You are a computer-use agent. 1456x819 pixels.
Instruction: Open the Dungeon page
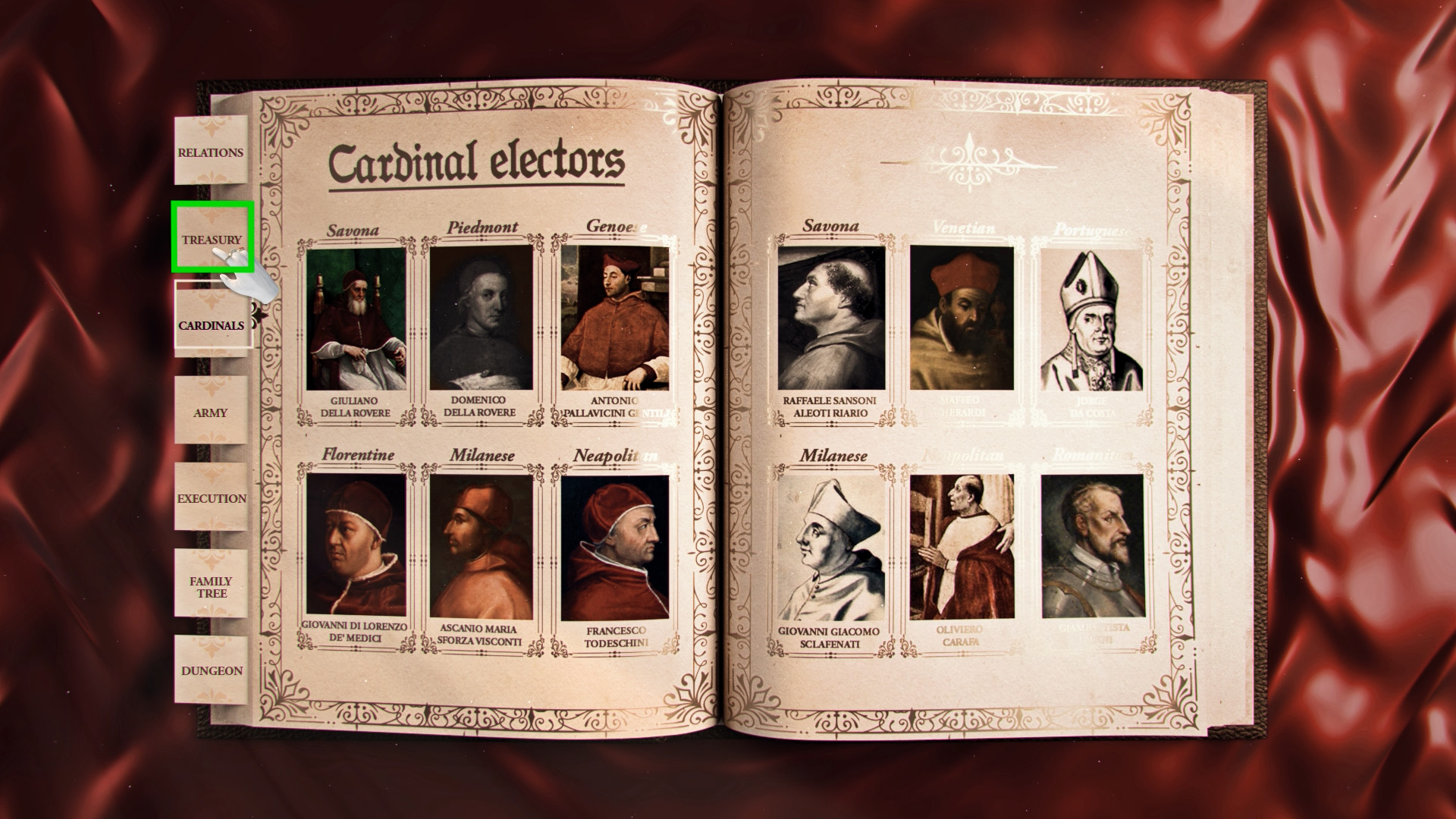pos(212,670)
